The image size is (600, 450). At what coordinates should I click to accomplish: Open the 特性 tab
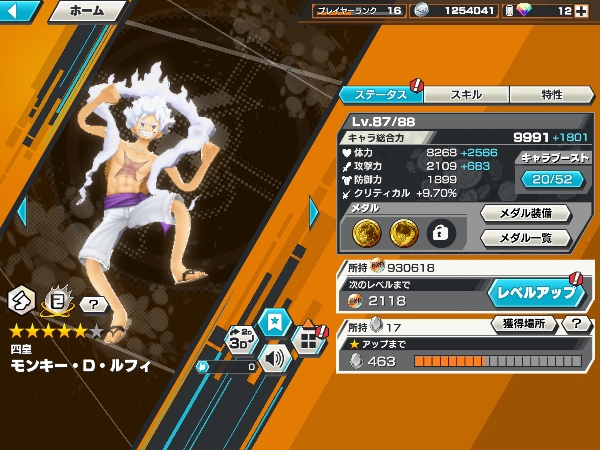[x=551, y=94]
